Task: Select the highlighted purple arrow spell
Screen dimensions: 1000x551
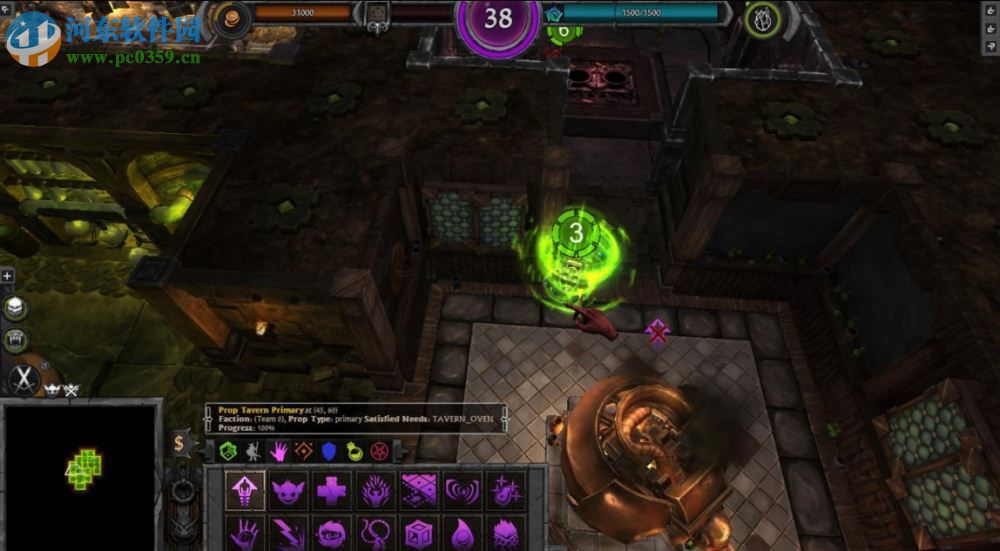Action: click(x=245, y=491)
